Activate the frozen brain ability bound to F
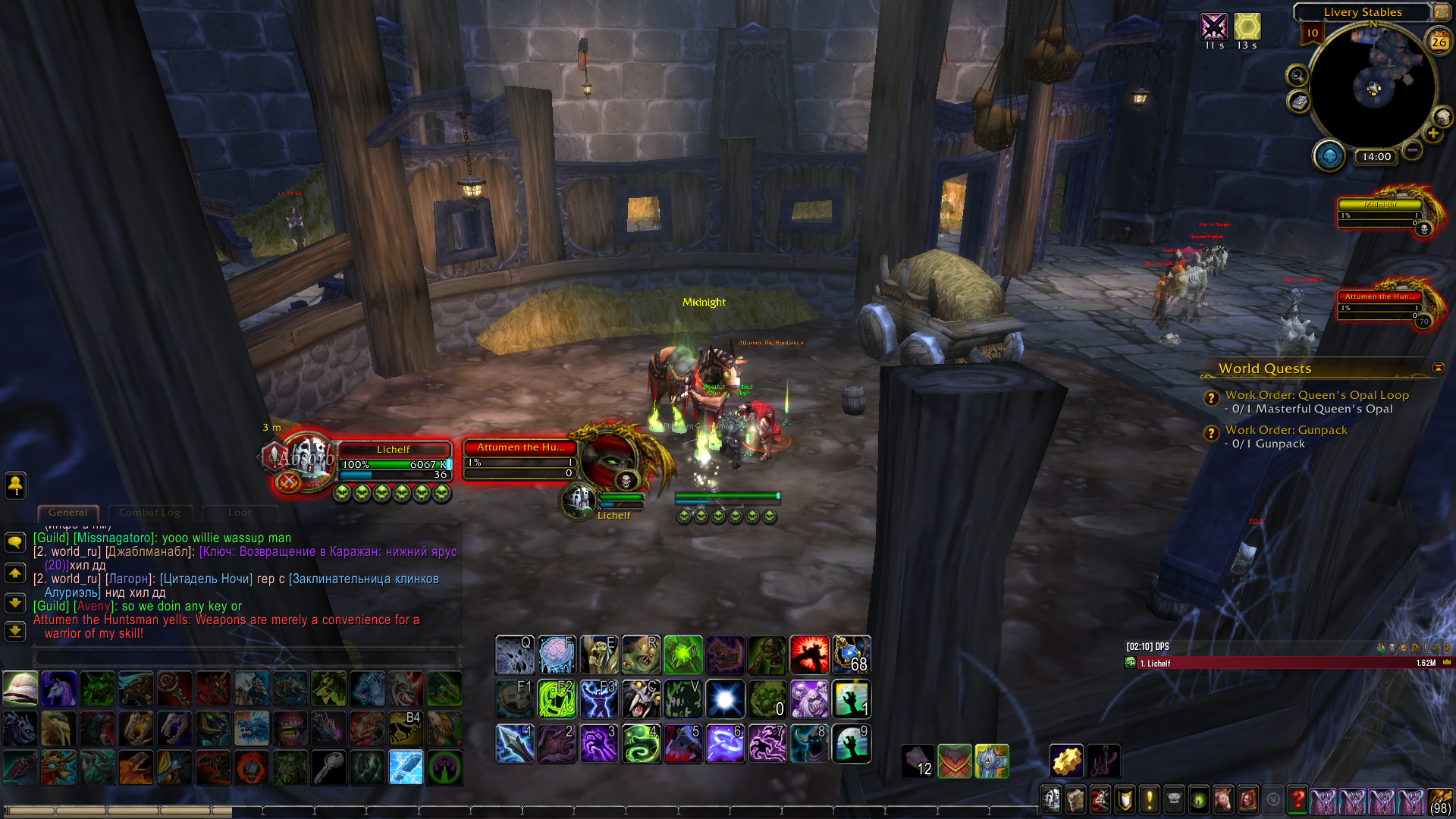The image size is (1456, 819). coord(557,654)
